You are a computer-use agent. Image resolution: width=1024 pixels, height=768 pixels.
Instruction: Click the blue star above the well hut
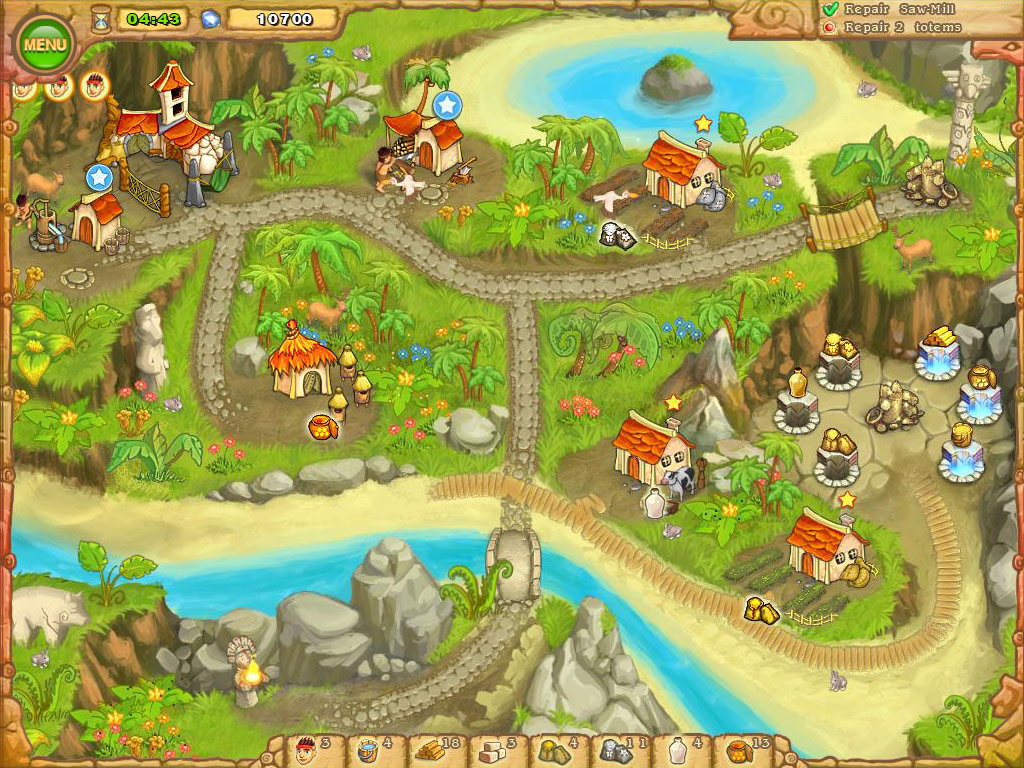(x=98, y=178)
